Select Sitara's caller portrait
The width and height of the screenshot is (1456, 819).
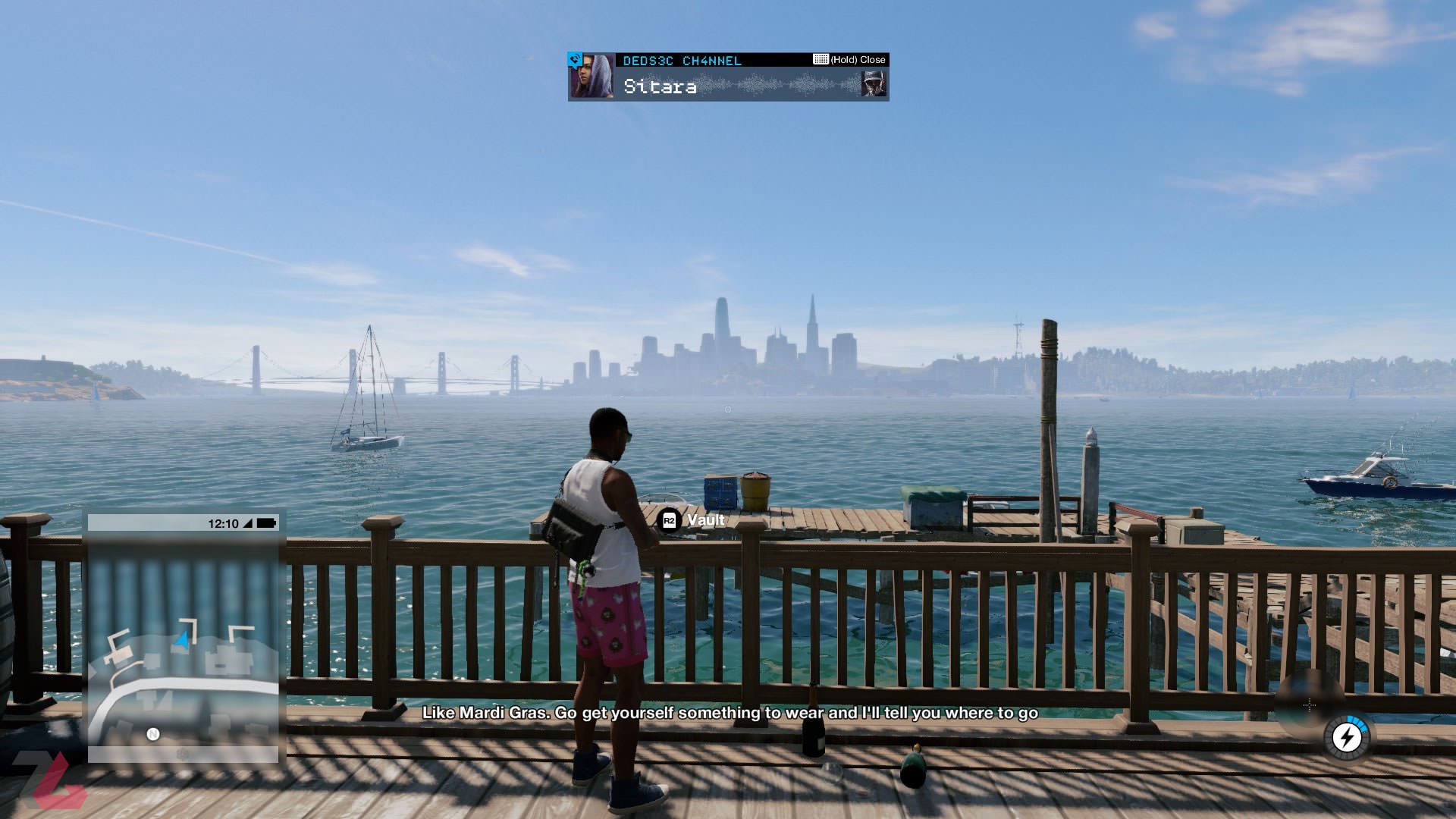591,77
